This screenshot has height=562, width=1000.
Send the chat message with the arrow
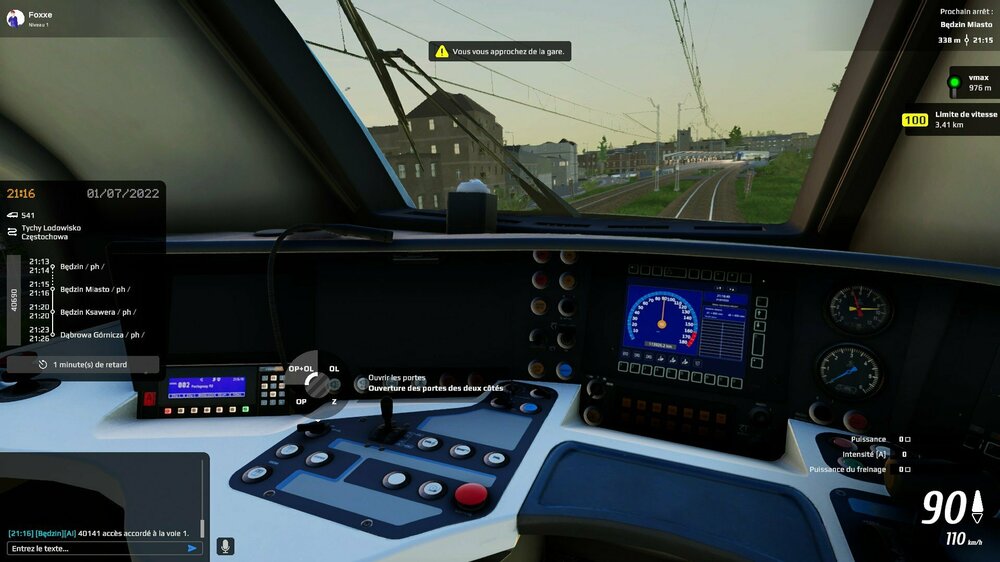tap(192, 548)
